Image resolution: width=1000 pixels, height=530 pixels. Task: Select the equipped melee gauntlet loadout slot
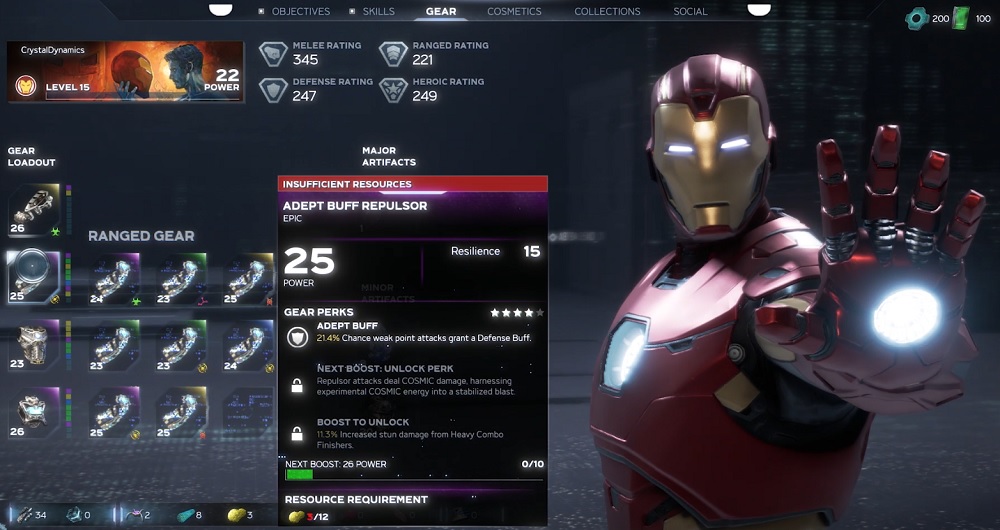(x=34, y=210)
